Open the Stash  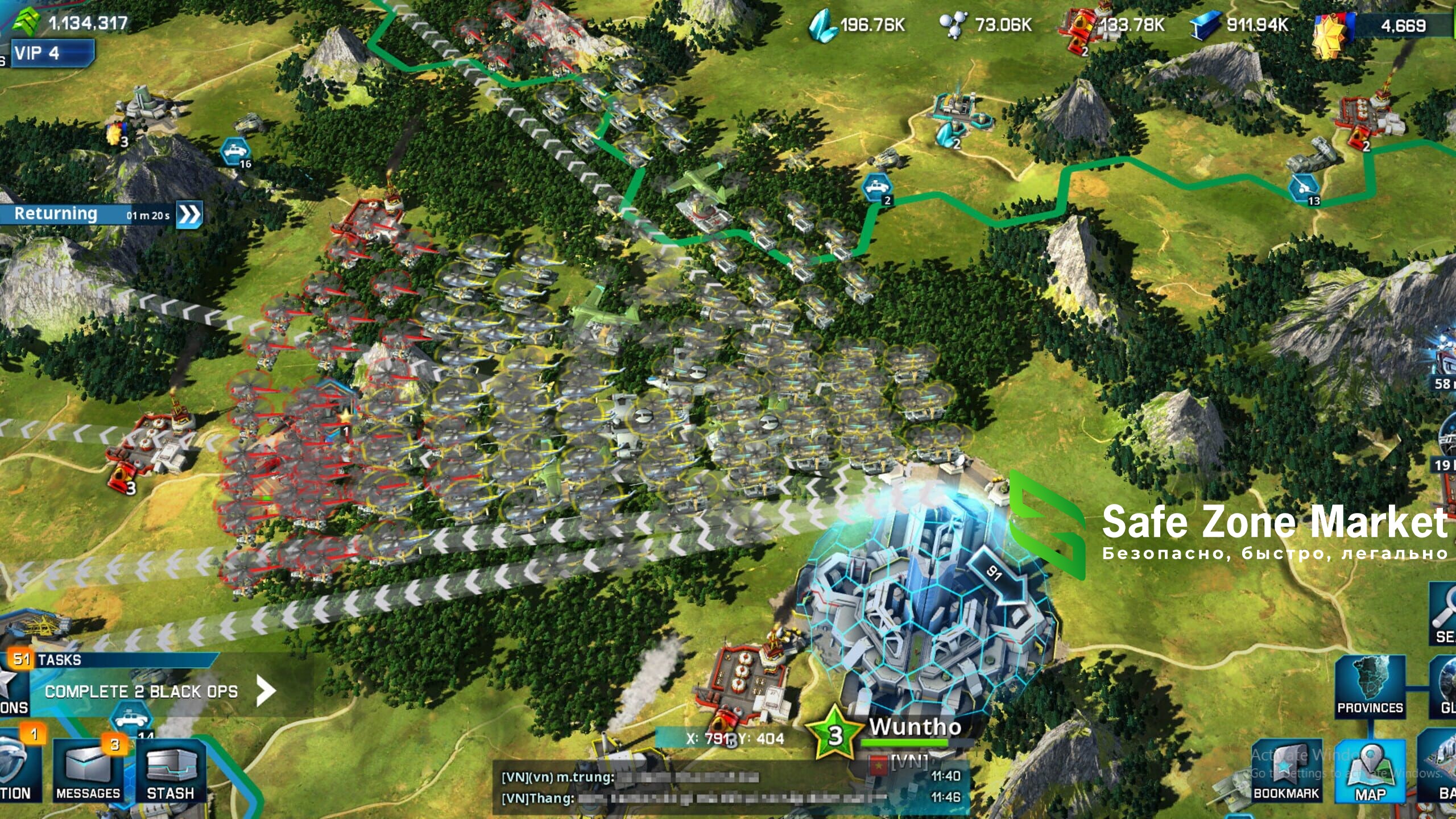point(170,771)
